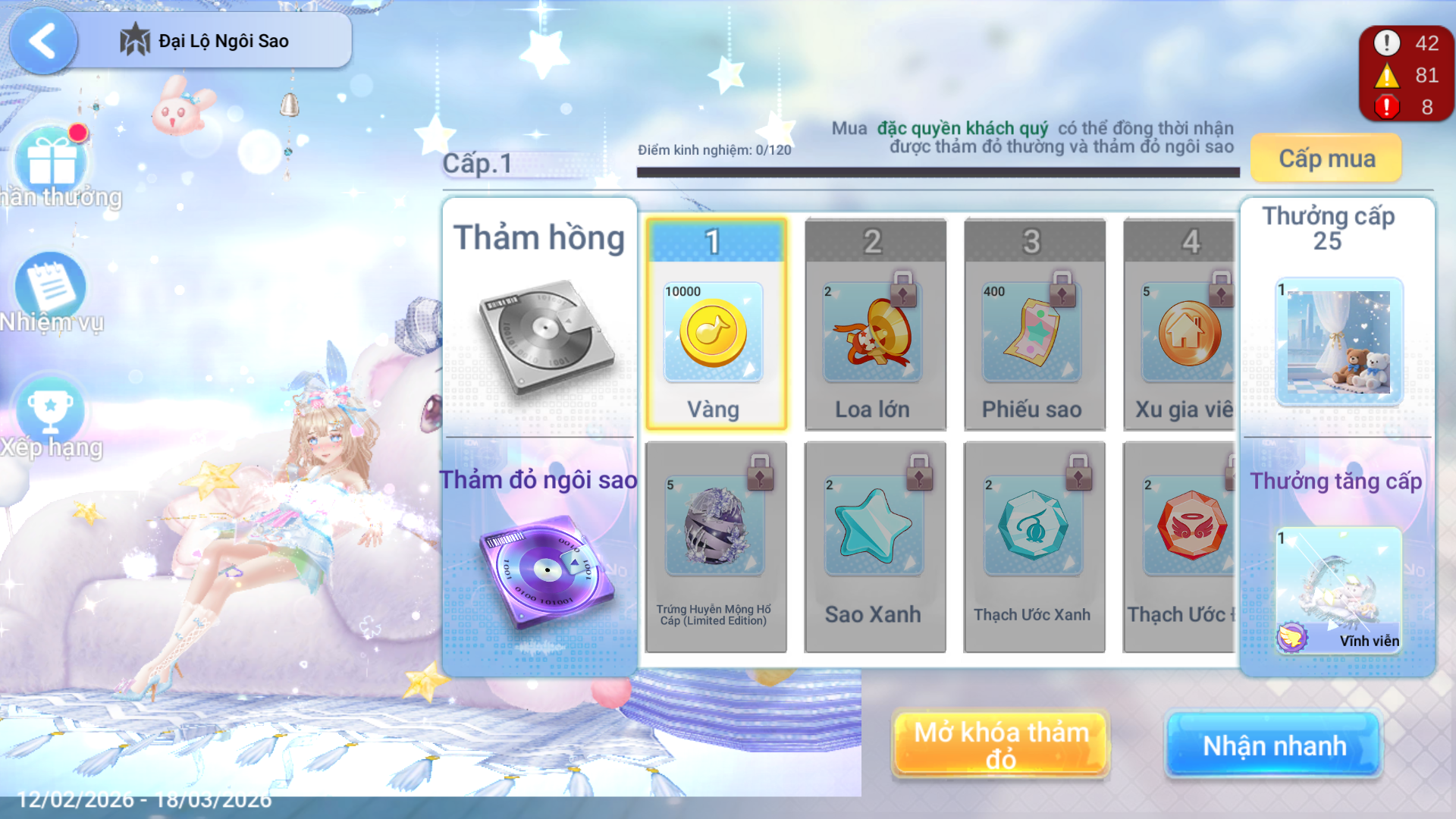Claim rewards with Nhận nhanh
The height and width of the screenshot is (819, 1456).
pos(1274,745)
